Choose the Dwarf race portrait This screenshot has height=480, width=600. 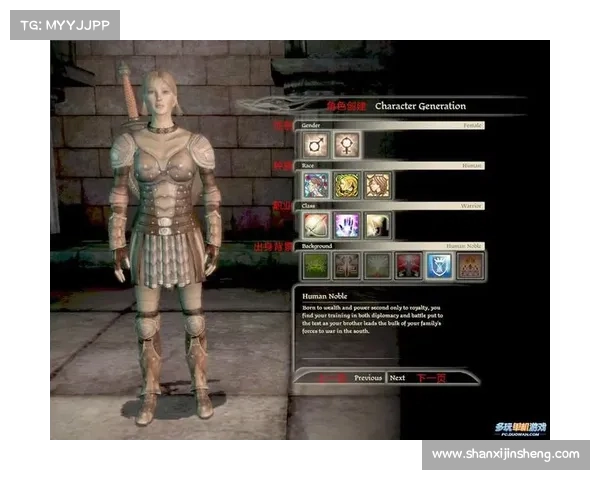378,185
